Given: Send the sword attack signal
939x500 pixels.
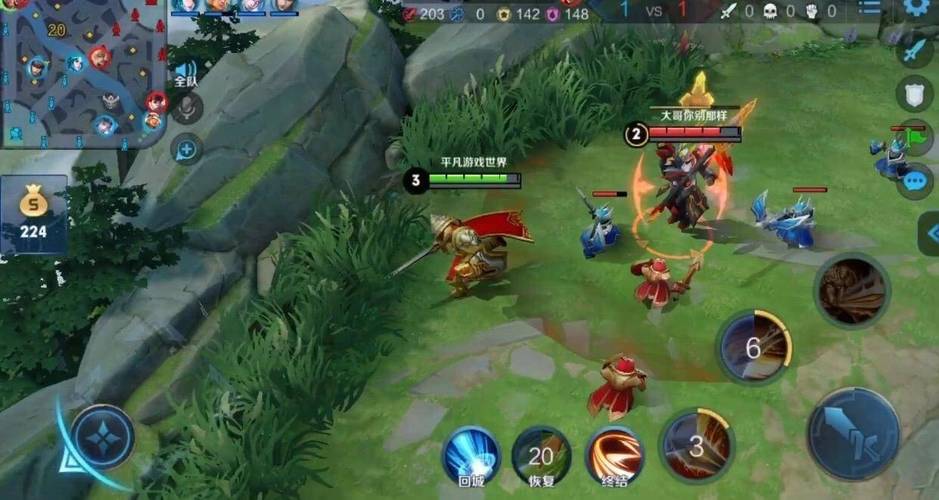Looking at the screenshot, I should (914, 52).
